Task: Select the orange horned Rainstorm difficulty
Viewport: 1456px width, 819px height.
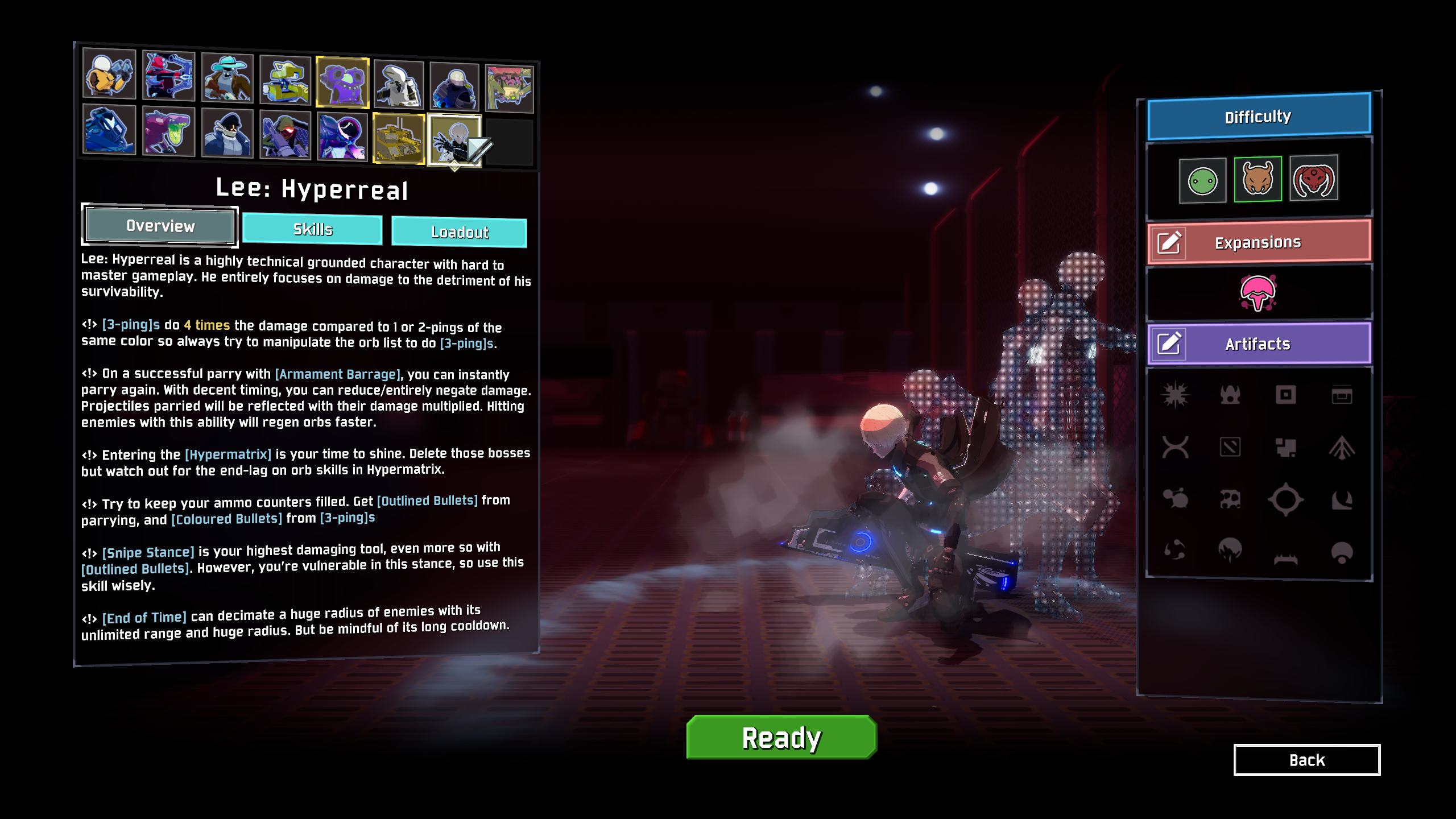Action: click(1258, 179)
